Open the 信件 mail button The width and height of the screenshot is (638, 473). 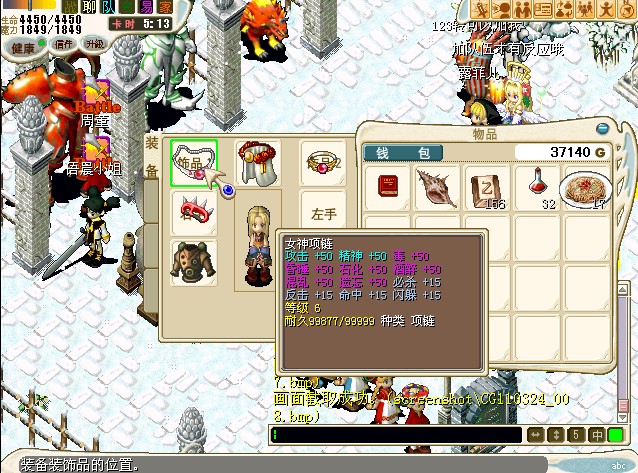pyautogui.click(x=65, y=45)
